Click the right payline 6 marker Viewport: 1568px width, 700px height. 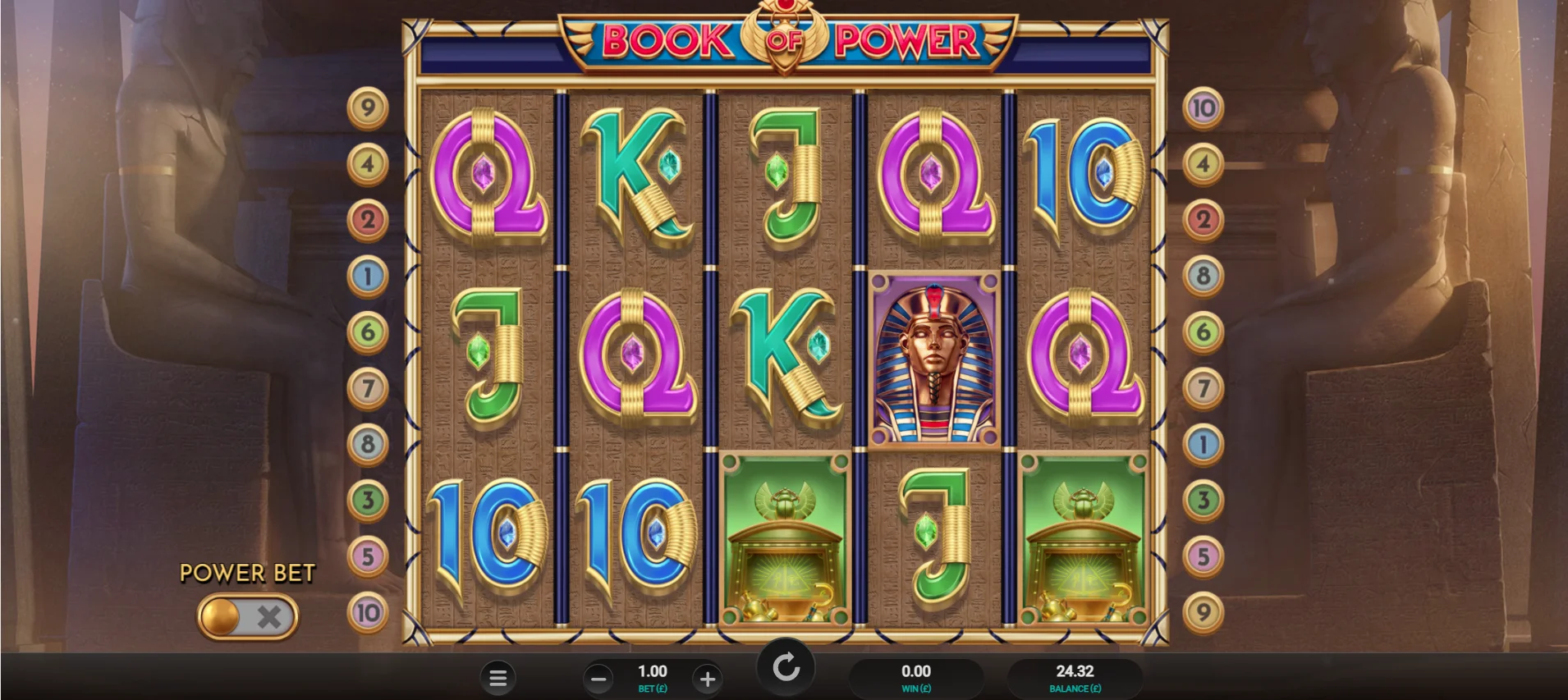click(1203, 332)
